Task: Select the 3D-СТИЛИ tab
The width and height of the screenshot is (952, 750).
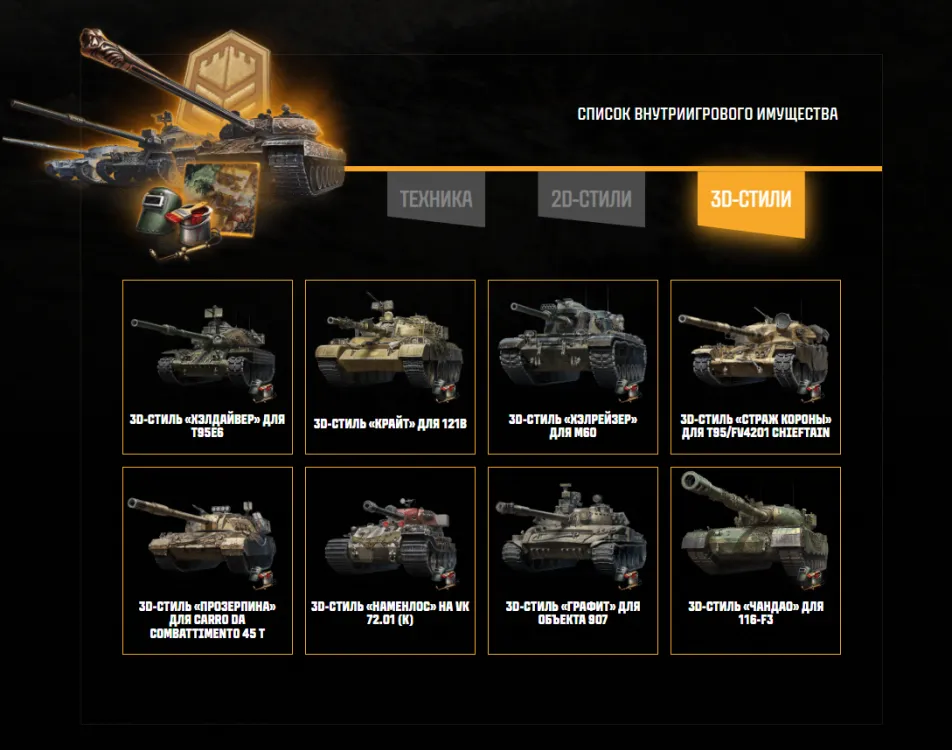Action: tap(750, 199)
